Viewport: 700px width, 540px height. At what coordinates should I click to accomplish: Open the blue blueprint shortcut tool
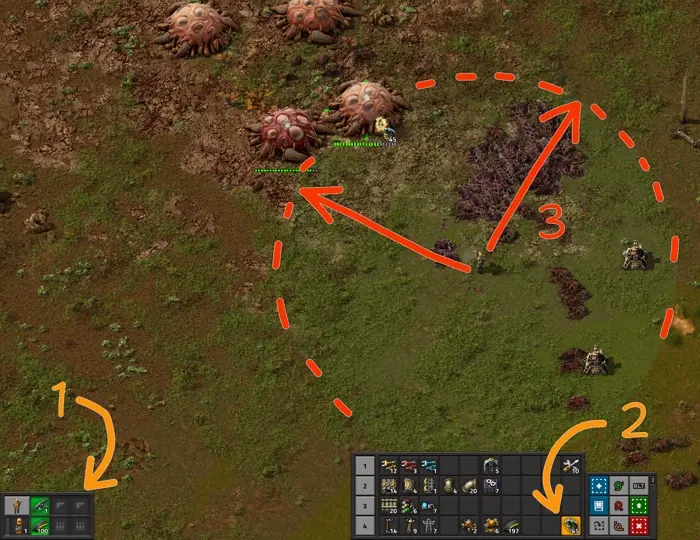599,483
